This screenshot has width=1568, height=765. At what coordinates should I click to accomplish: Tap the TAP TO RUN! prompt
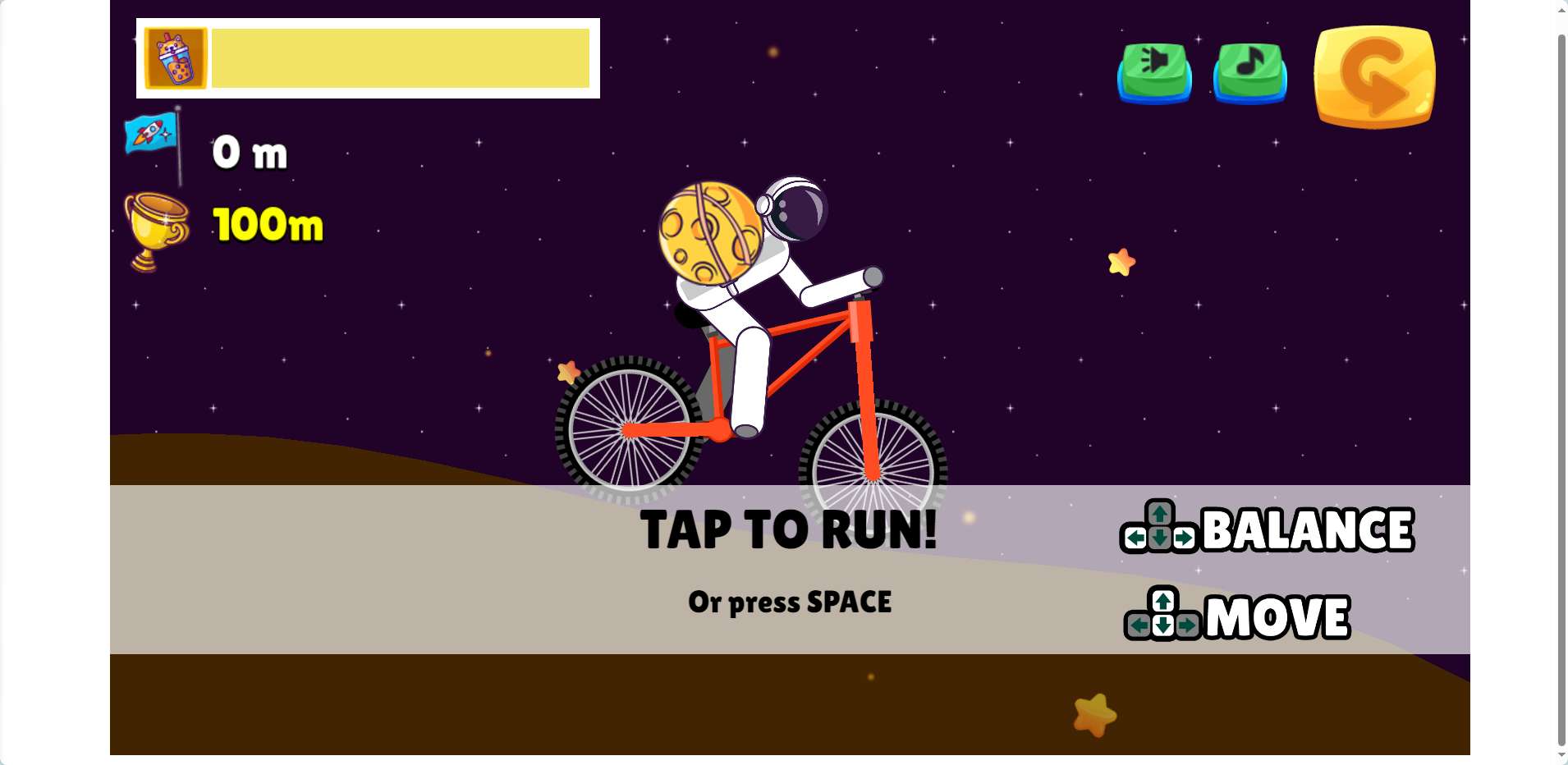click(x=788, y=530)
